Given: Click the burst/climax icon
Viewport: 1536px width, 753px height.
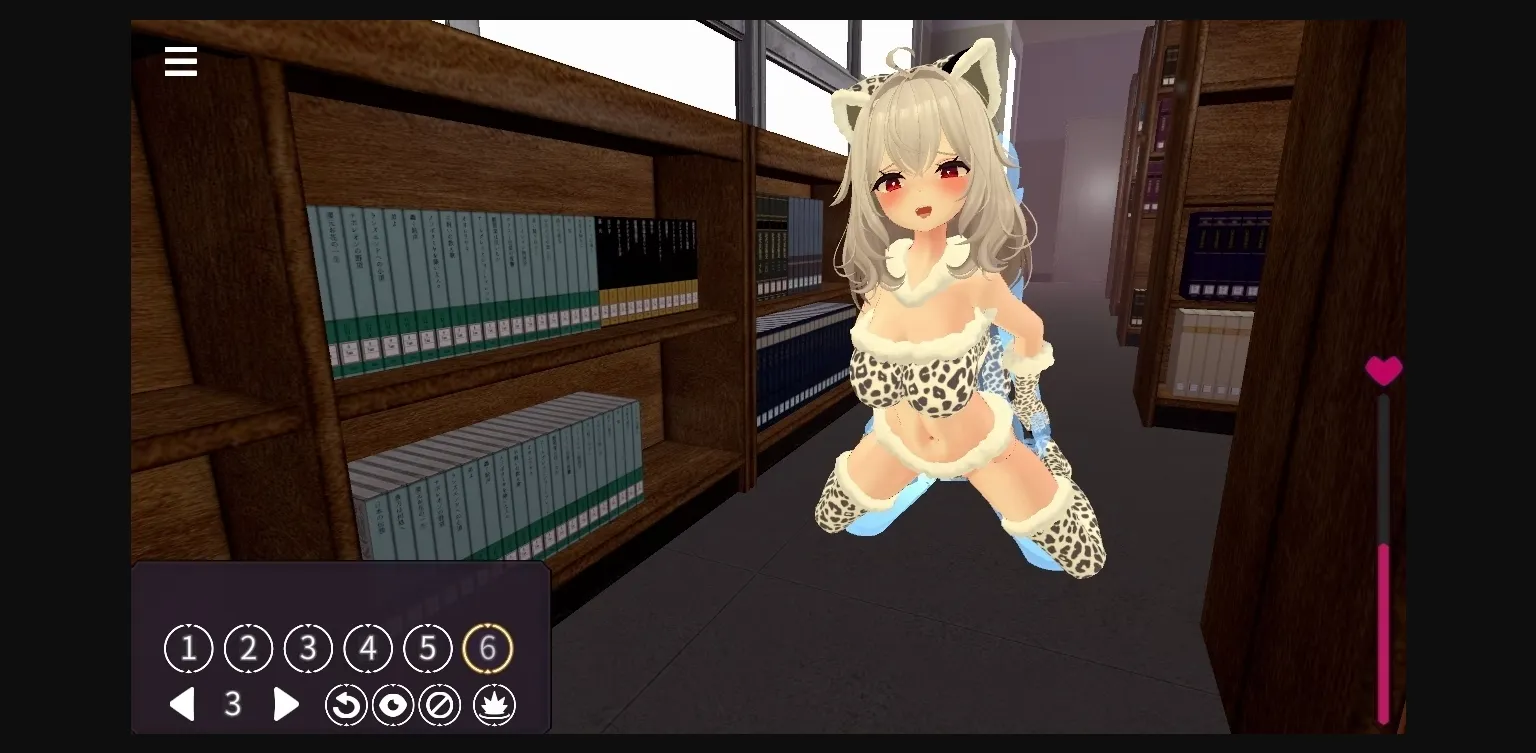Looking at the screenshot, I should pos(493,704).
